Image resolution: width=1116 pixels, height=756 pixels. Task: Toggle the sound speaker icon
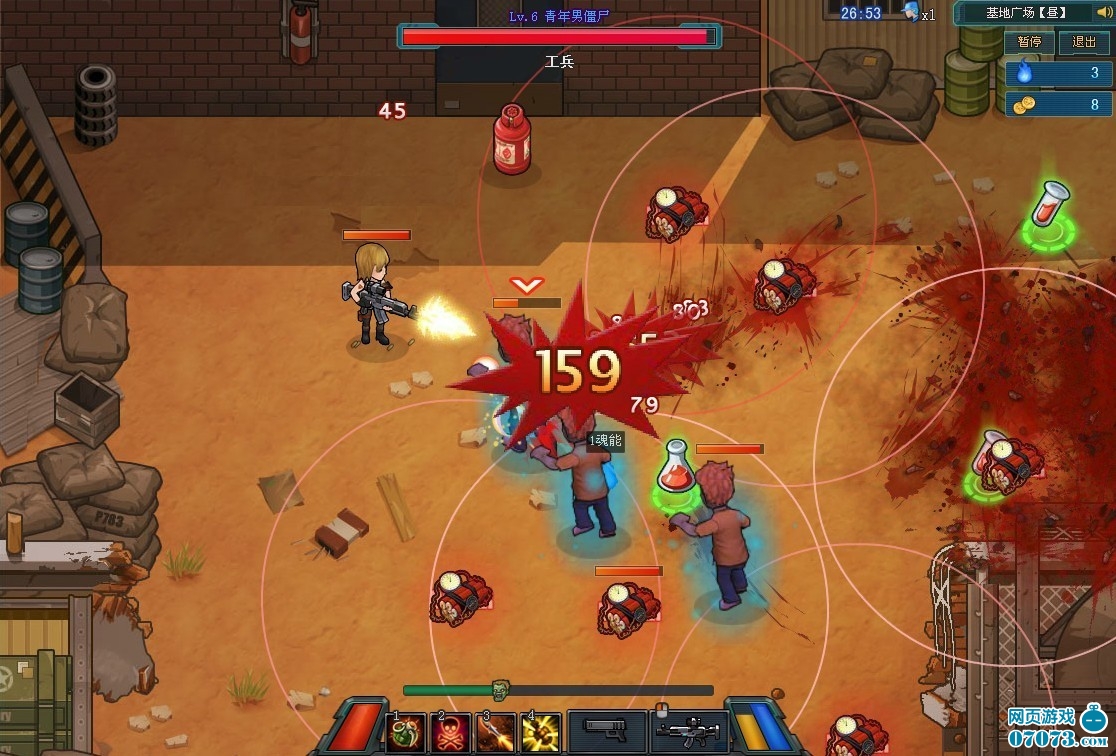(x=1103, y=13)
